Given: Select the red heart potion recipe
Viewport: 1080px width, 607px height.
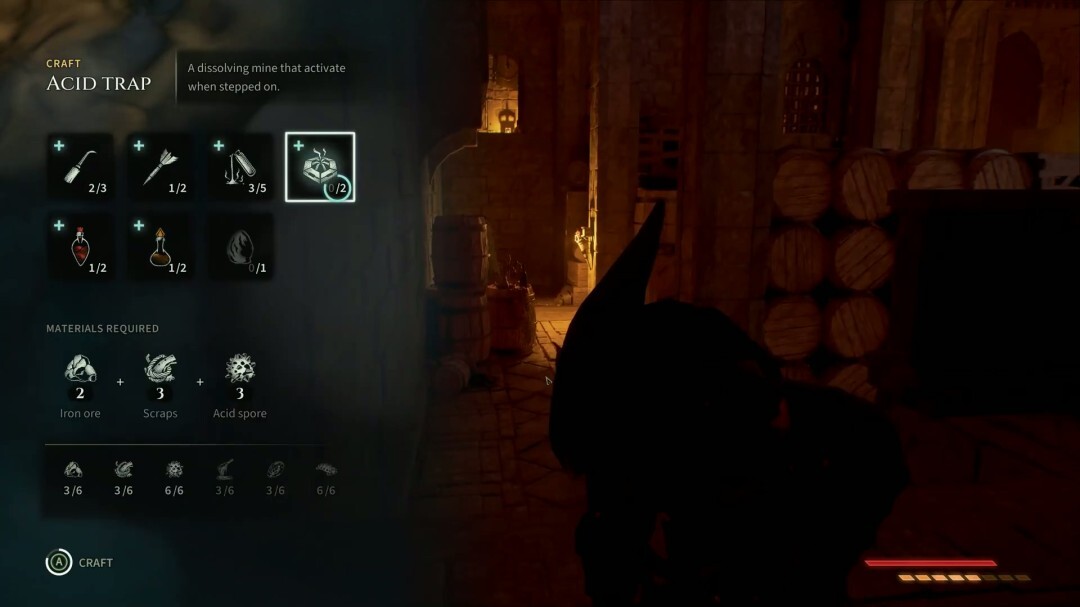Looking at the screenshot, I should click(80, 246).
